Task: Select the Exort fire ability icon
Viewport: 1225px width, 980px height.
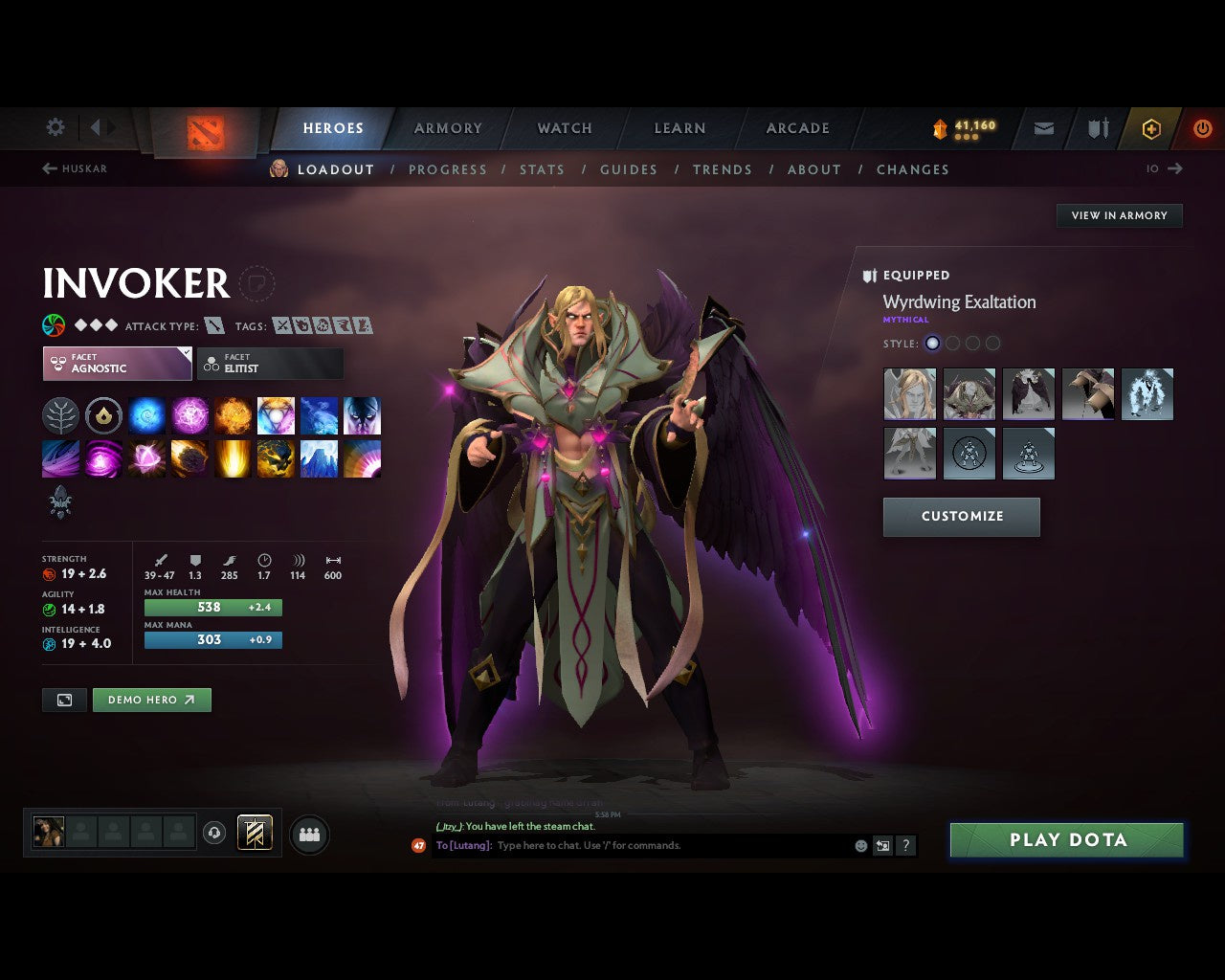Action: (x=233, y=415)
